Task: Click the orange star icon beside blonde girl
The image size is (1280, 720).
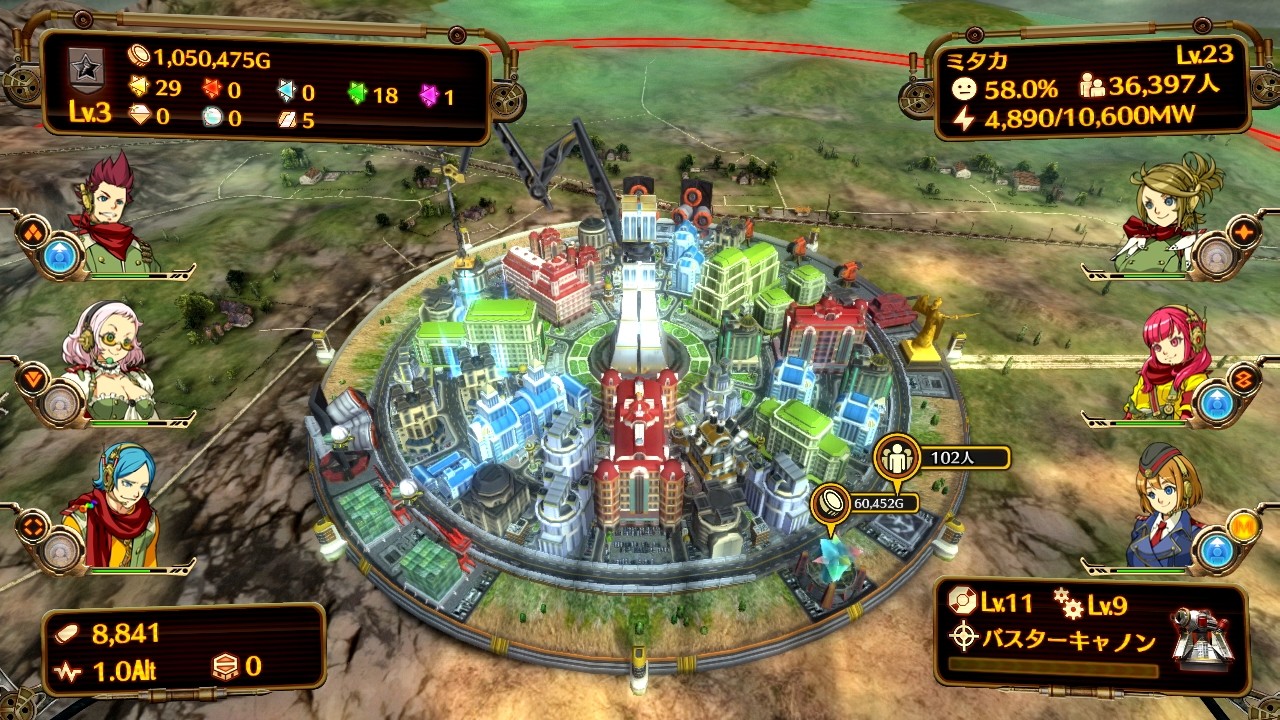Action: [x=1244, y=232]
